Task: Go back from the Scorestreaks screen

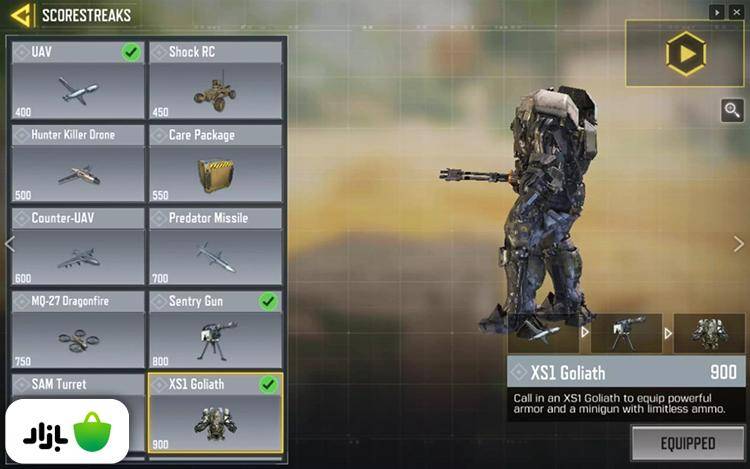Action: [x=20, y=16]
